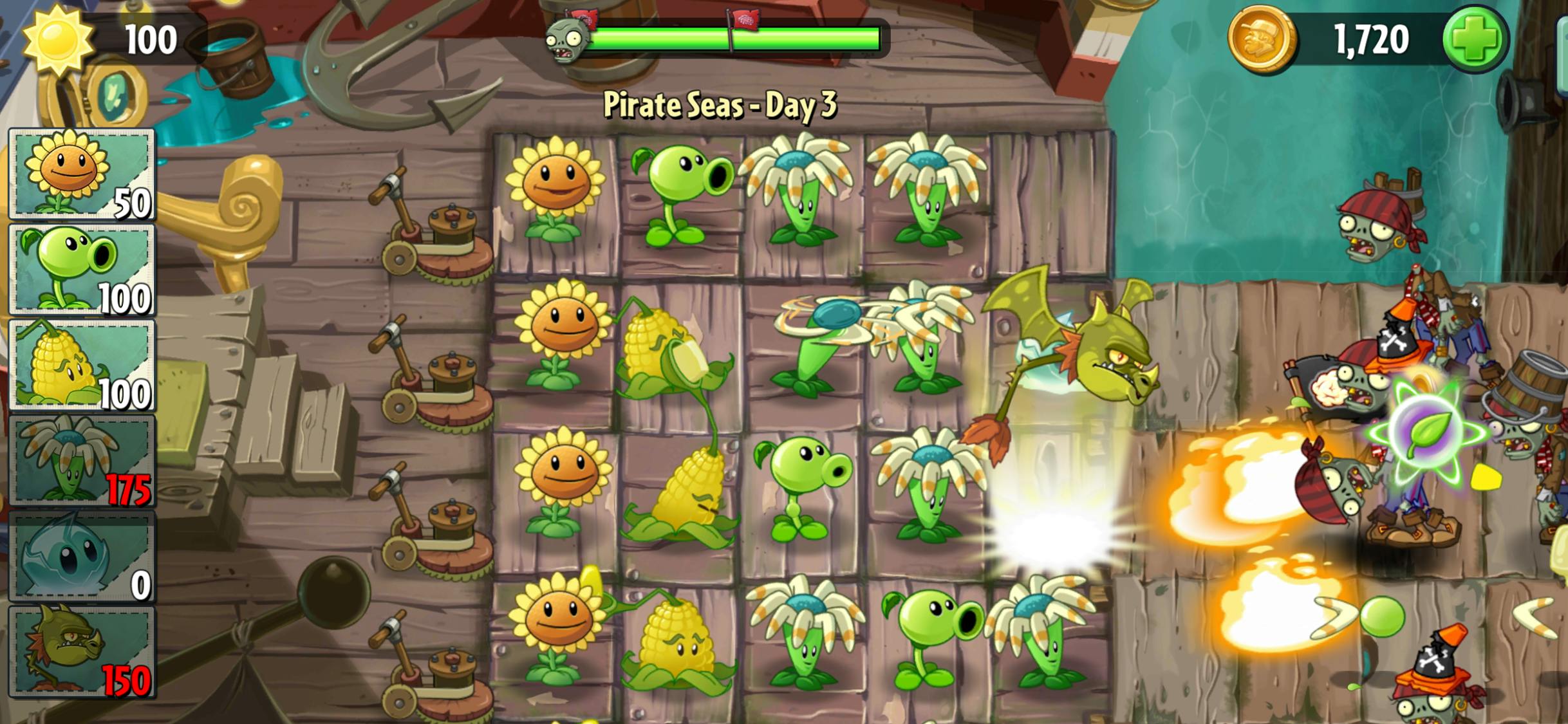Pick the Kernel-pult seed packet
Screen dimensions: 1568x724
pos(82,364)
